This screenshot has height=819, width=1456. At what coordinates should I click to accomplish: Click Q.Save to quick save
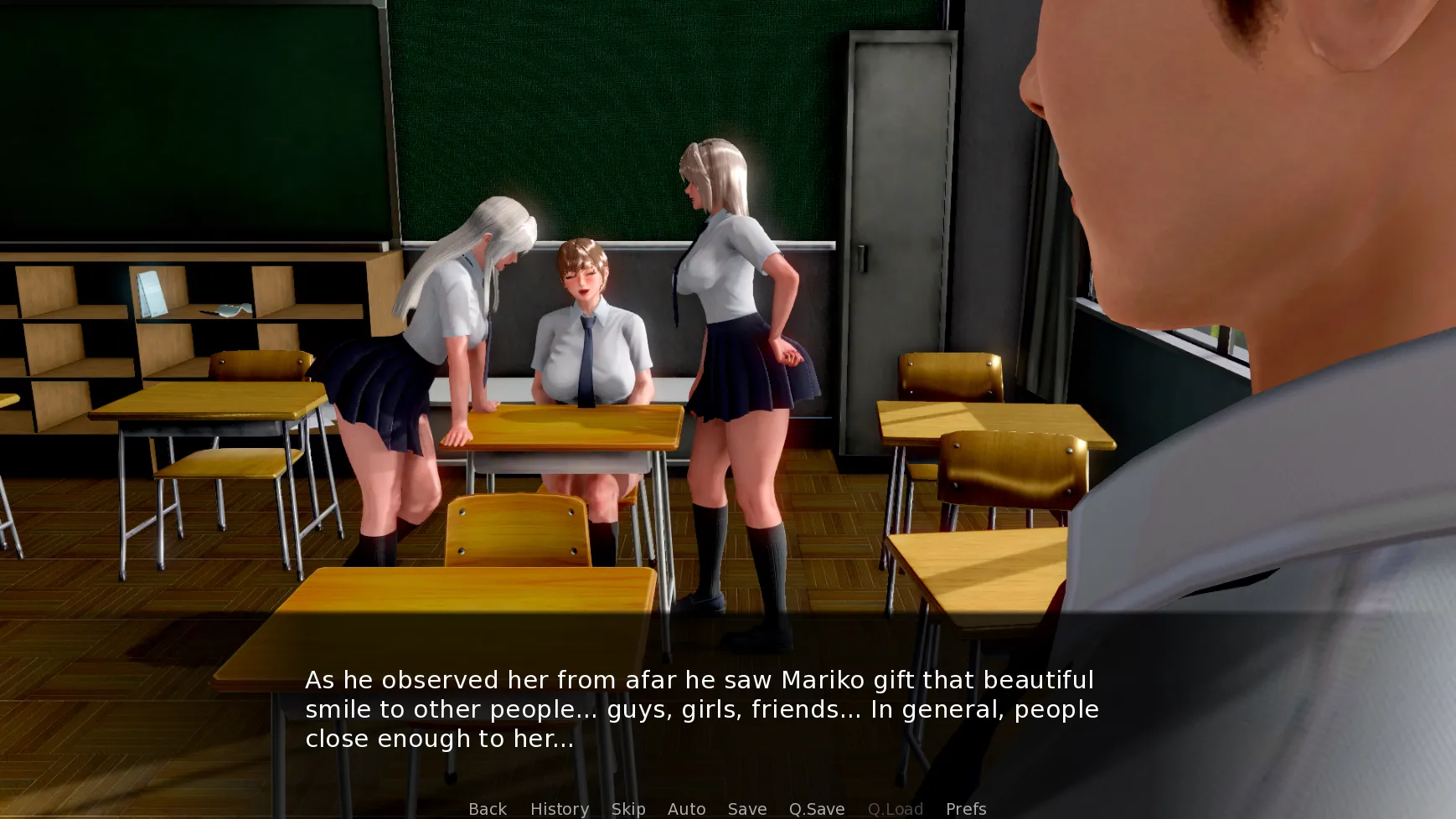(816, 808)
